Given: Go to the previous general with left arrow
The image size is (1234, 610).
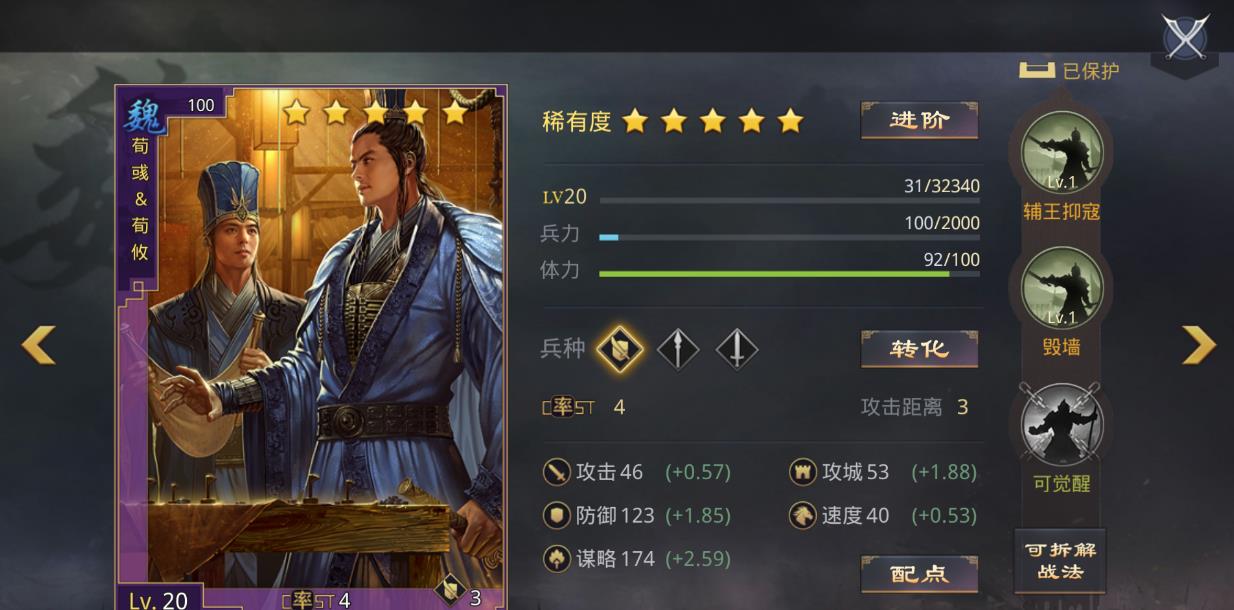Looking at the screenshot, I should point(38,345).
